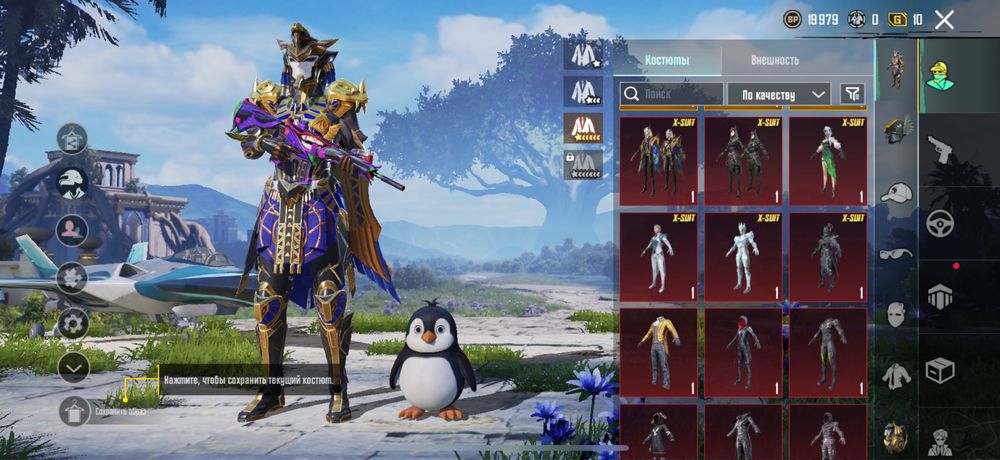Open the gear settings icon on the left
1000x460 pixels.
(x=73, y=322)
